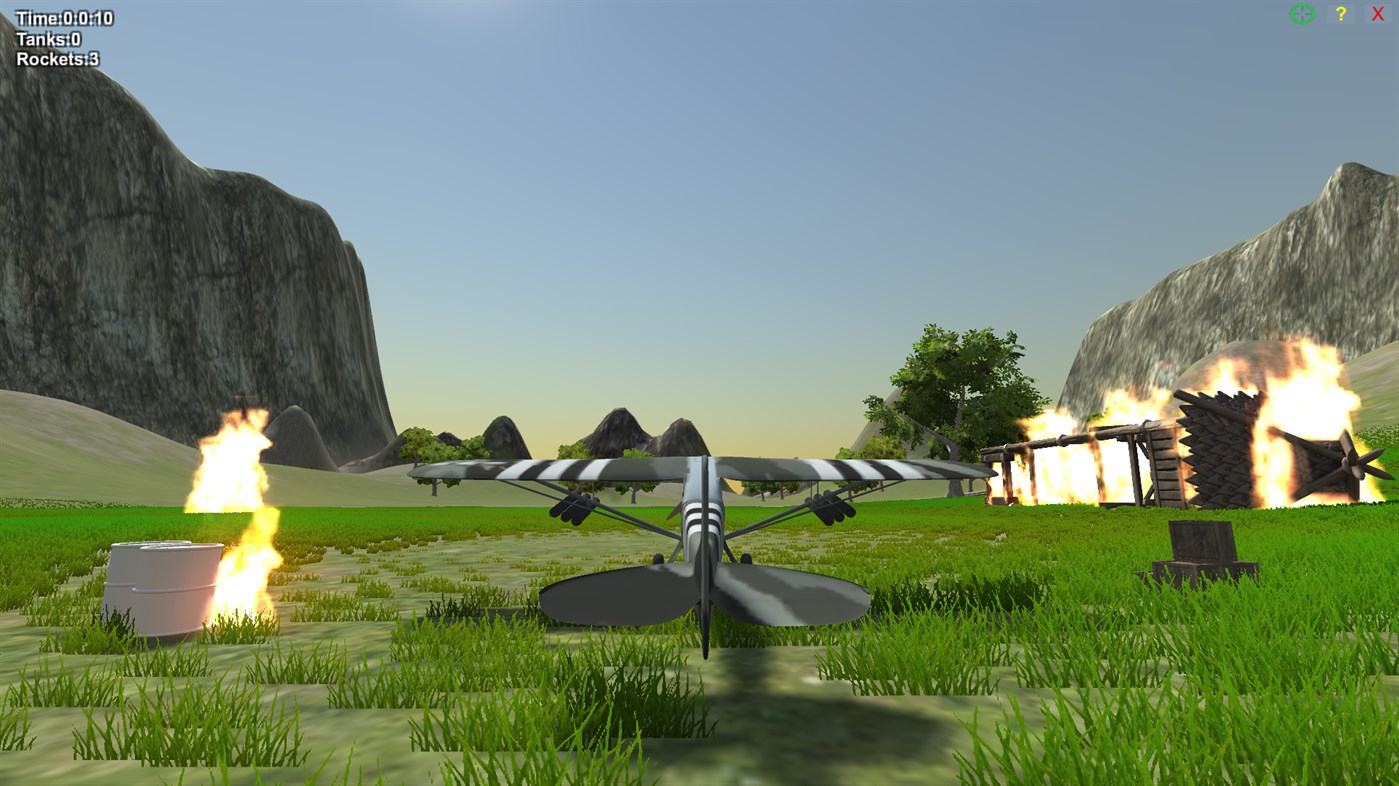
Task: Select the Time:0:0:10 HUD counter
Action: pyautogui.click(x=62, y=17)
